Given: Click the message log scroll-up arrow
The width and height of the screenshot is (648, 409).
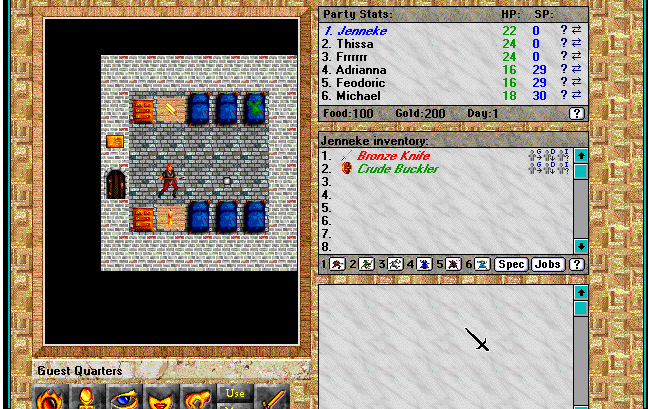Looking at the screenshot, I should (x=580, y=292).
